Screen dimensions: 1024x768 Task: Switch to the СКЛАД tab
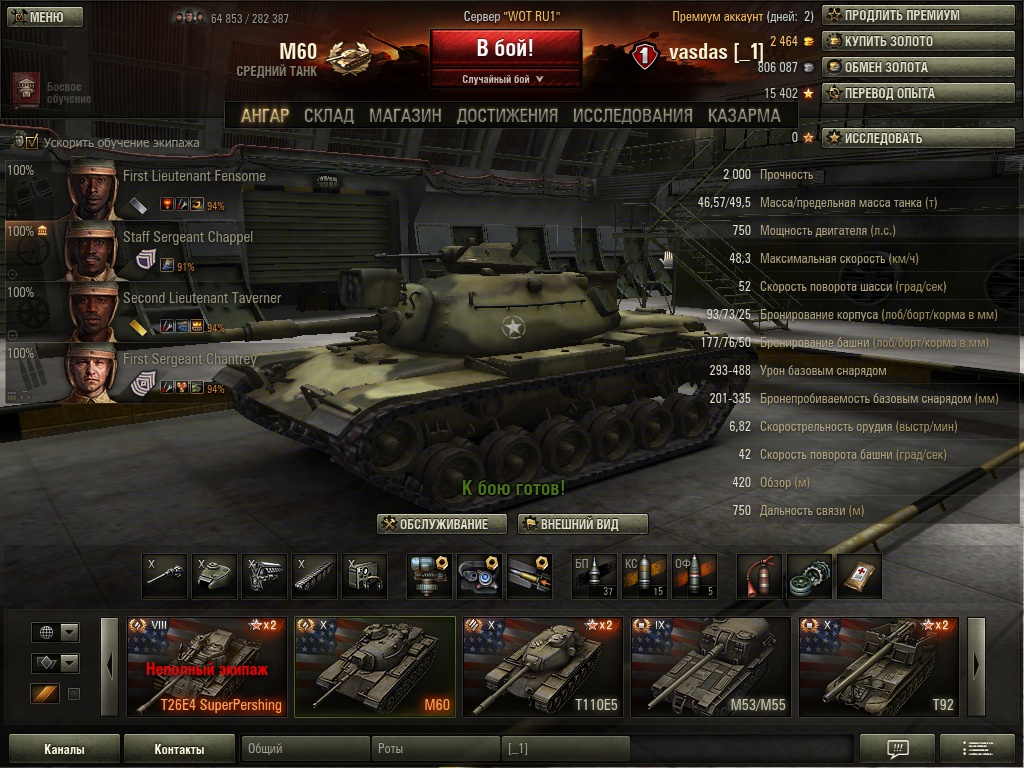329,115
